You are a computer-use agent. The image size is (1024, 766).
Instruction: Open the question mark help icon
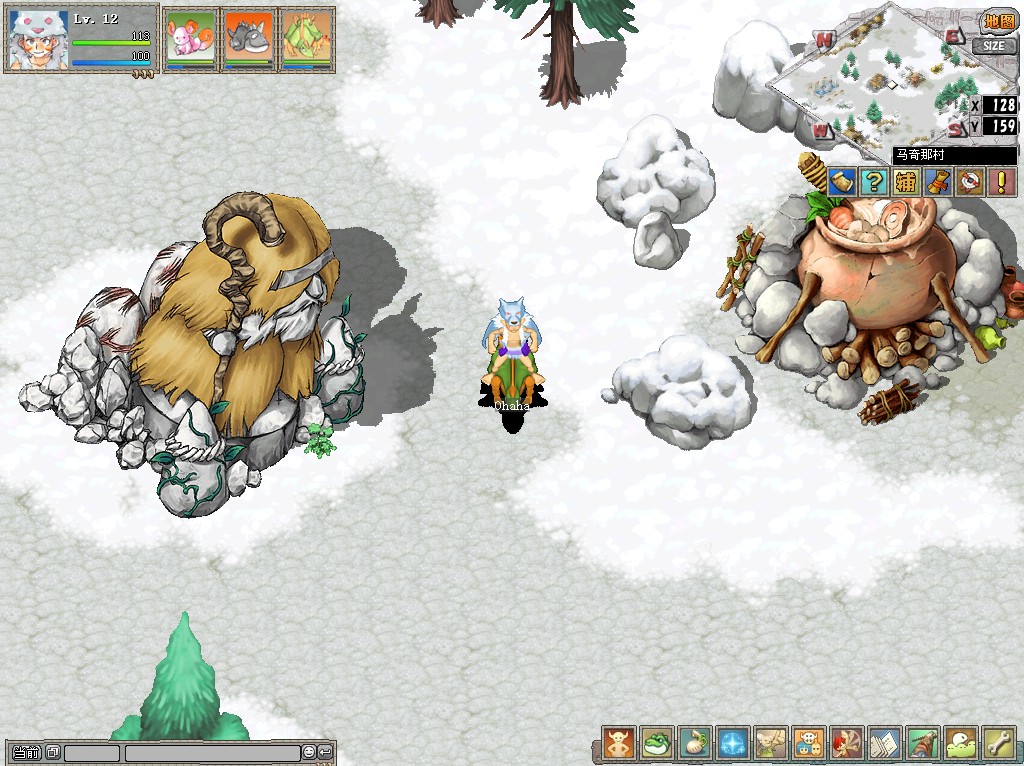pyautogui.click(x=874, y=181)
